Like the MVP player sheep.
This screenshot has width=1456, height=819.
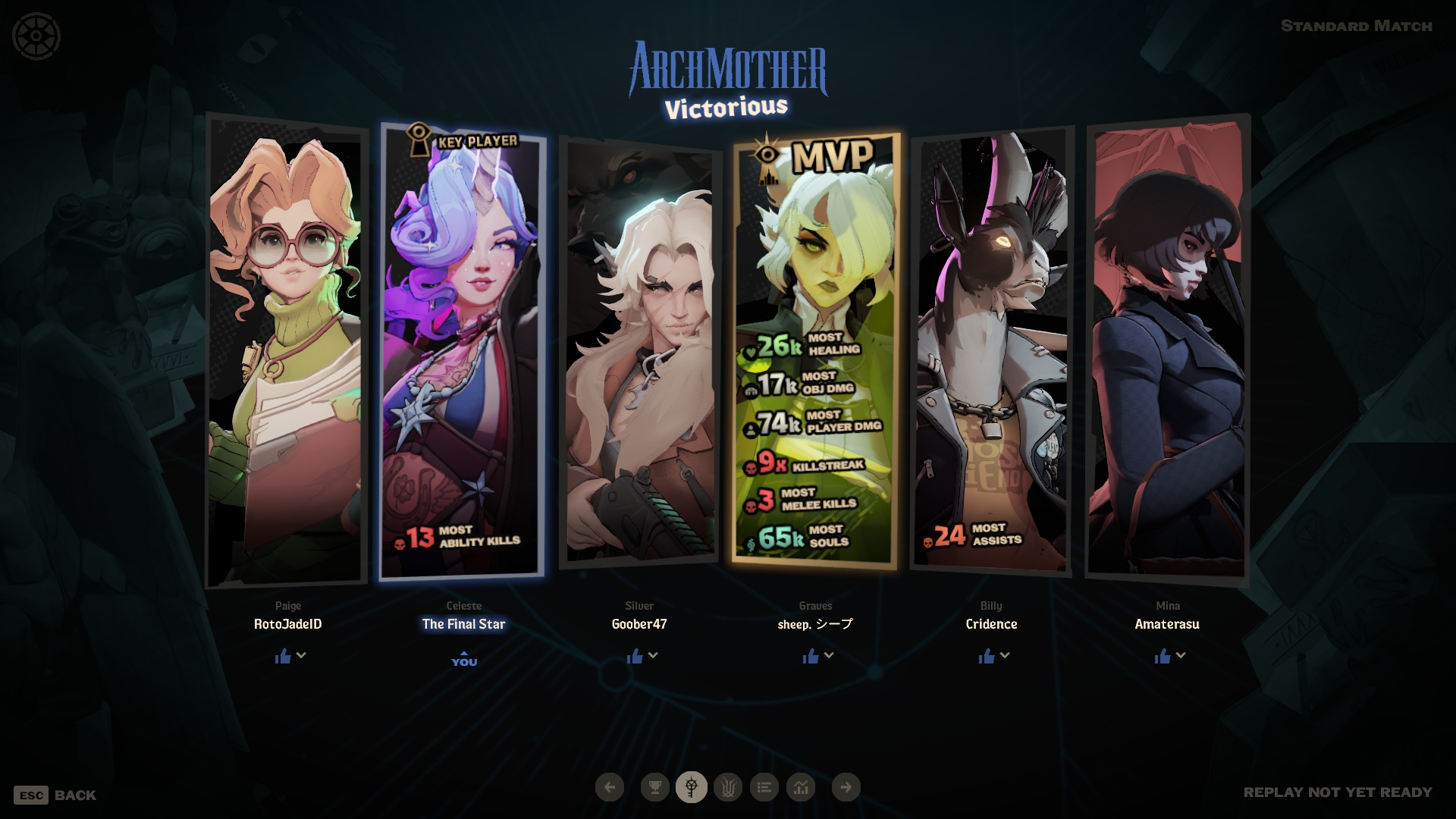[811, 656]
